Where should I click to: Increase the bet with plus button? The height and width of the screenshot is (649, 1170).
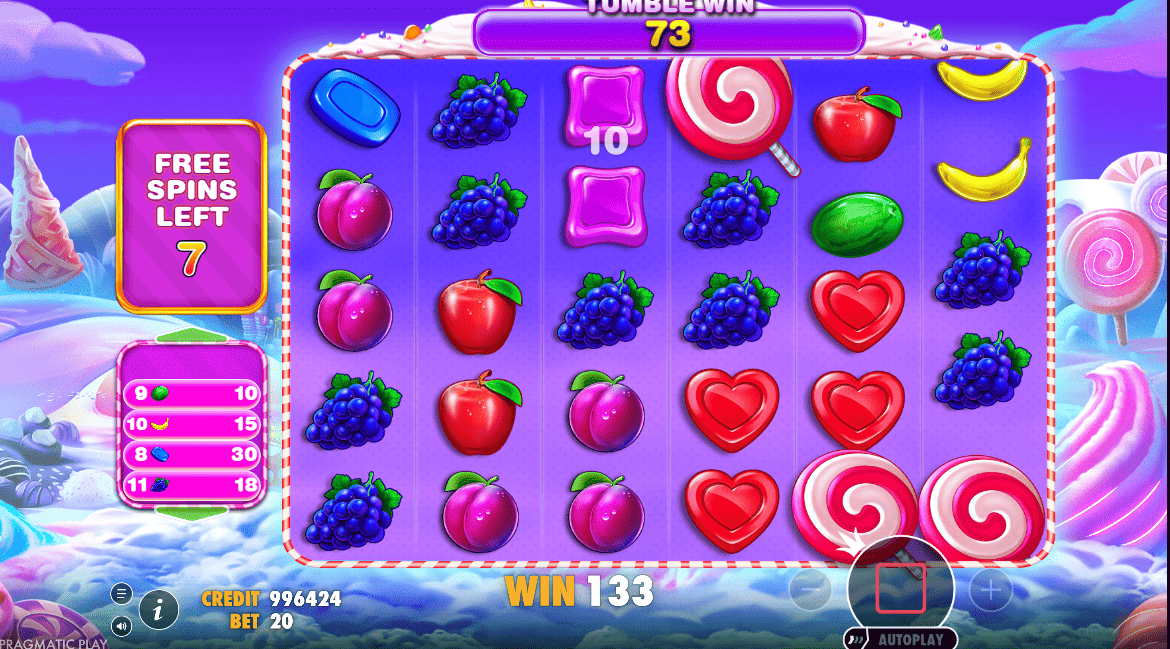[991, 591]
